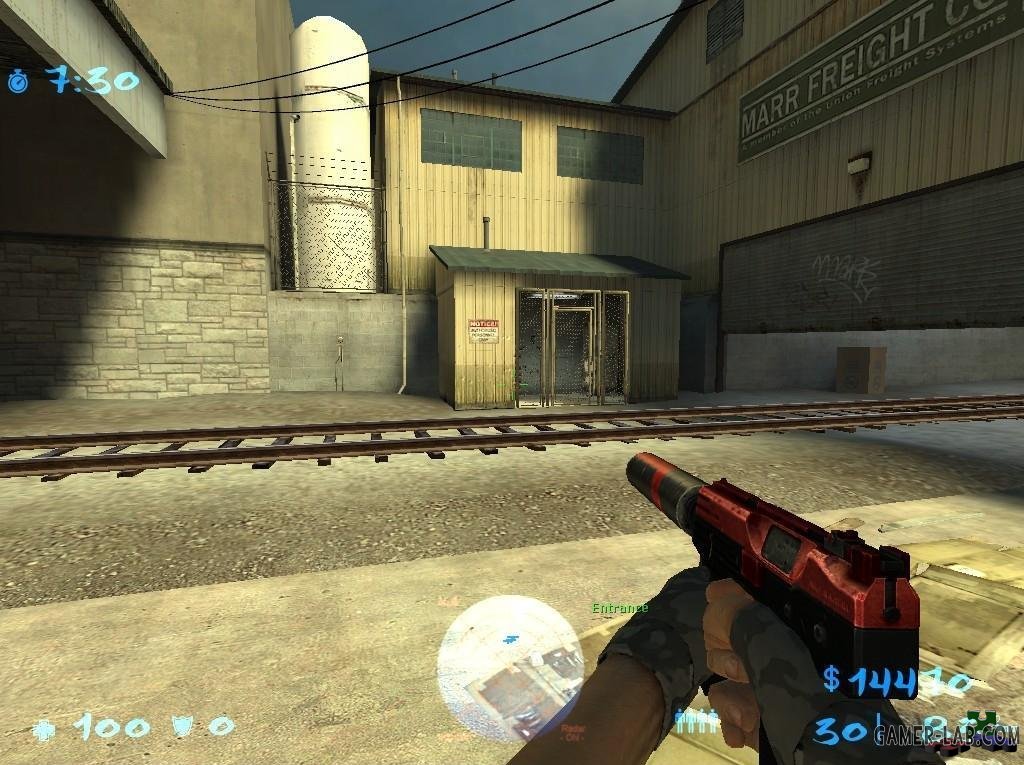Click the circular radar minimap
Screen dimensions: 1024x765
click(x=511, y=658)
